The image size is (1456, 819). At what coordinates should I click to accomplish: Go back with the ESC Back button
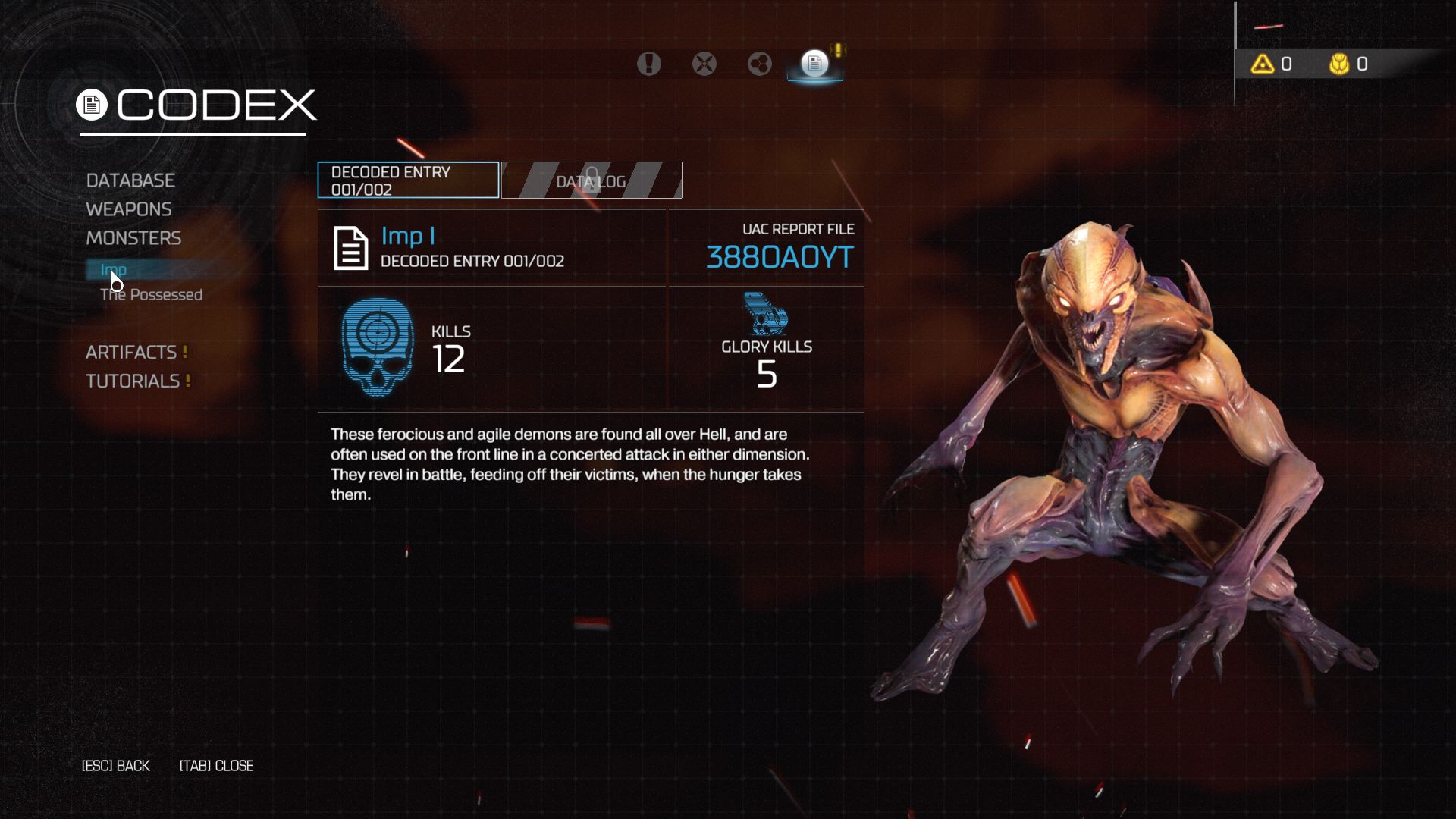tap(116, 766)
